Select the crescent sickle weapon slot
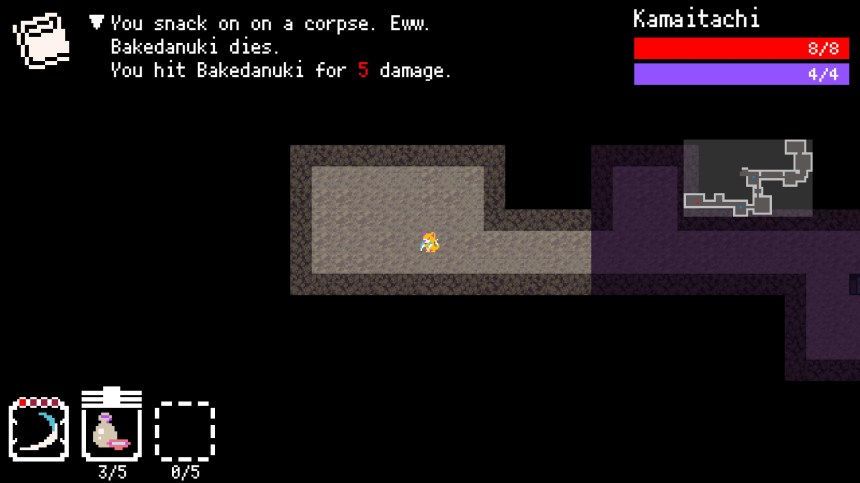 tap(38, 430)
